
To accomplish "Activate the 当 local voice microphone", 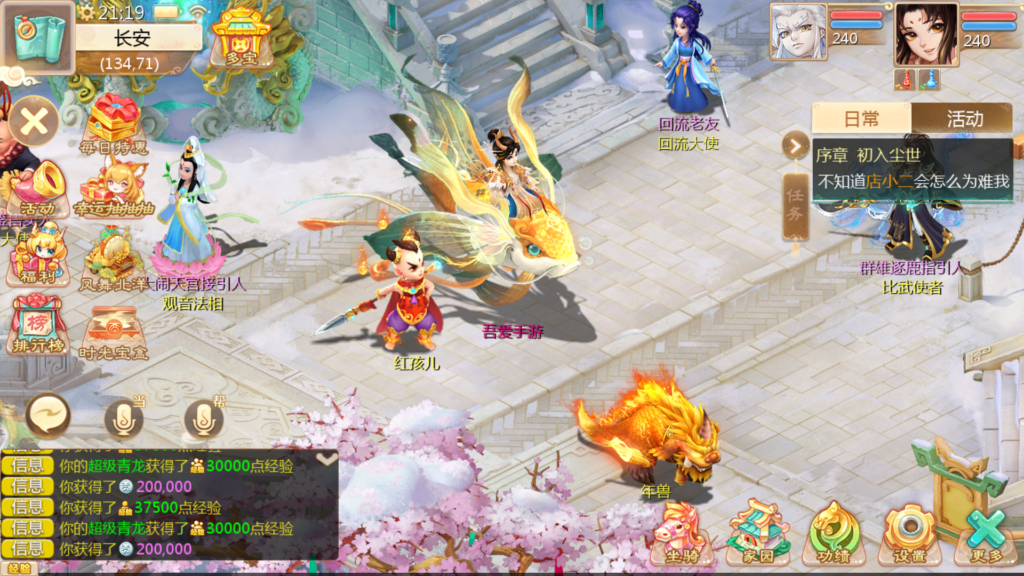I will [124, 419].
